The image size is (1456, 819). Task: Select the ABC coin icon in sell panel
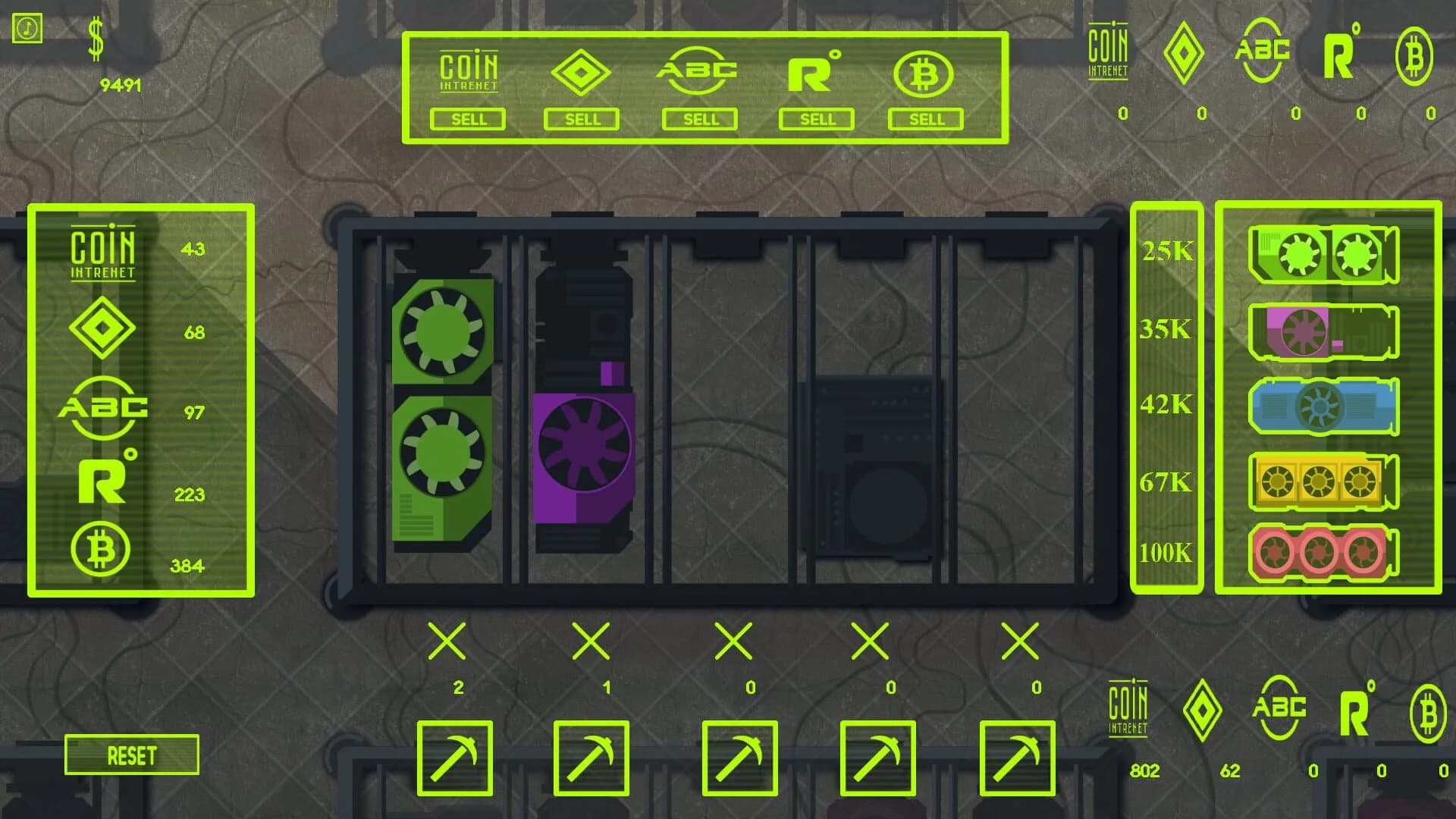tap(699, 72)
